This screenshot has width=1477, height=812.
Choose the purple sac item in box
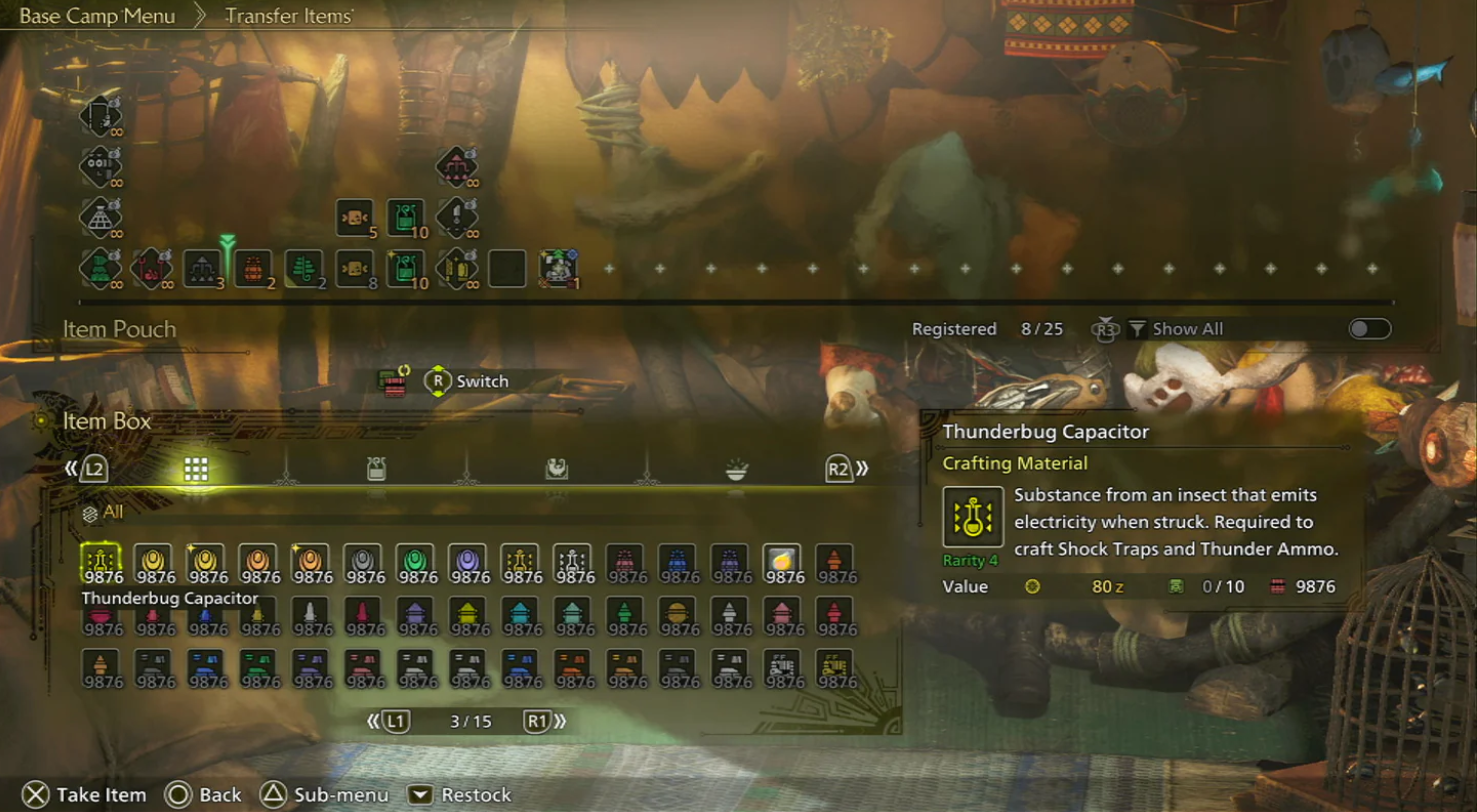[x=466, y=563]
